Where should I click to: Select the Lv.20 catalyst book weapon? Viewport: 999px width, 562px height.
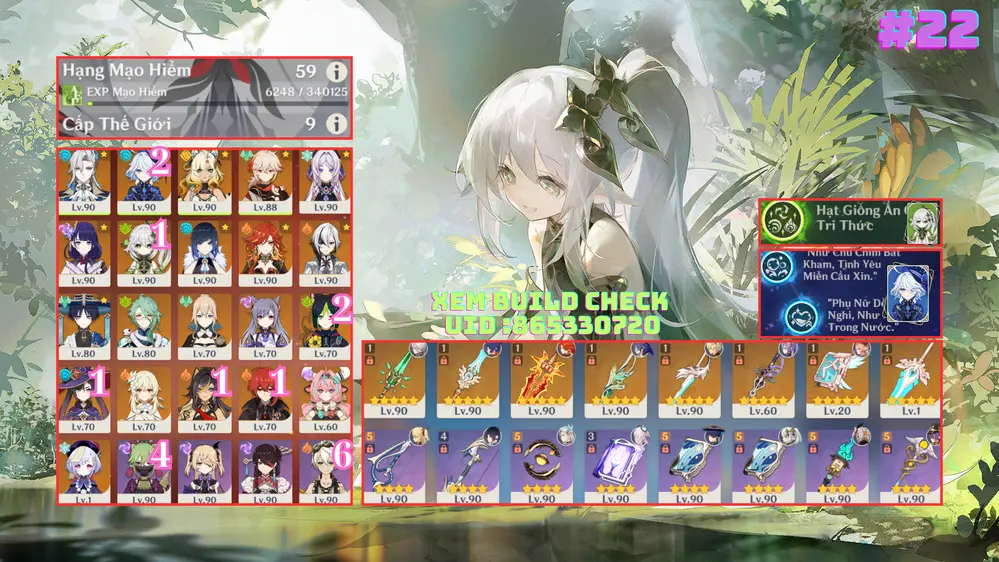pos(837,379)
